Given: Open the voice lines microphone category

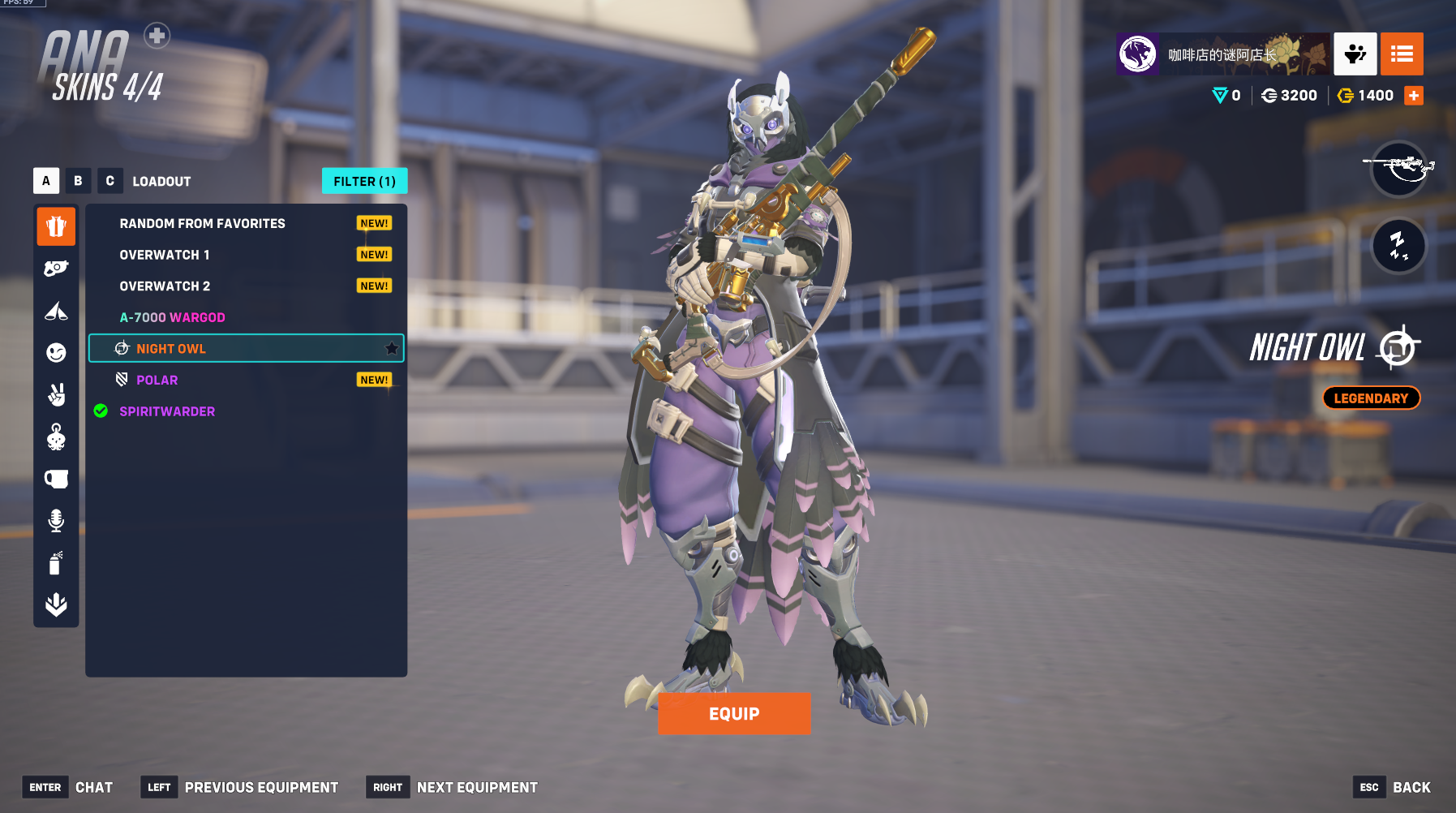Looking at the screenshot, I should click(56, 520).
